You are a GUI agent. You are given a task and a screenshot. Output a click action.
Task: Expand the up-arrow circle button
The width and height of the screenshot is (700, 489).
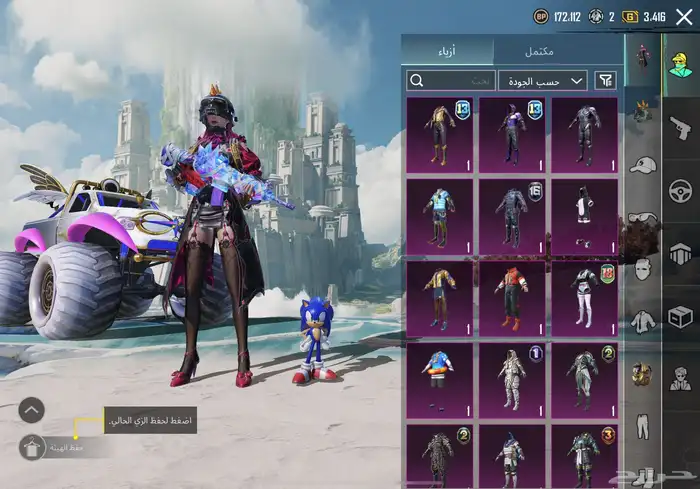click(x=32, y=409)
